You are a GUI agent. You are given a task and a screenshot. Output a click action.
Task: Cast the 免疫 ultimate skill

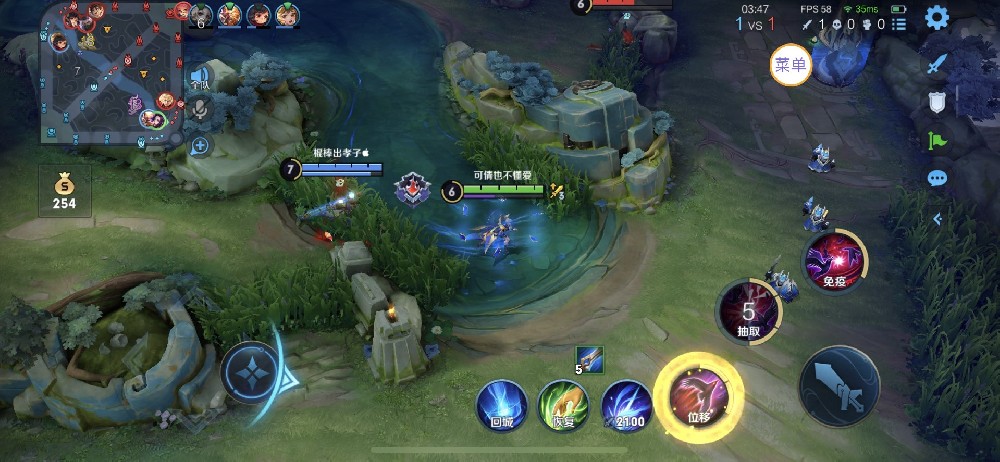[x=834, y=262]
